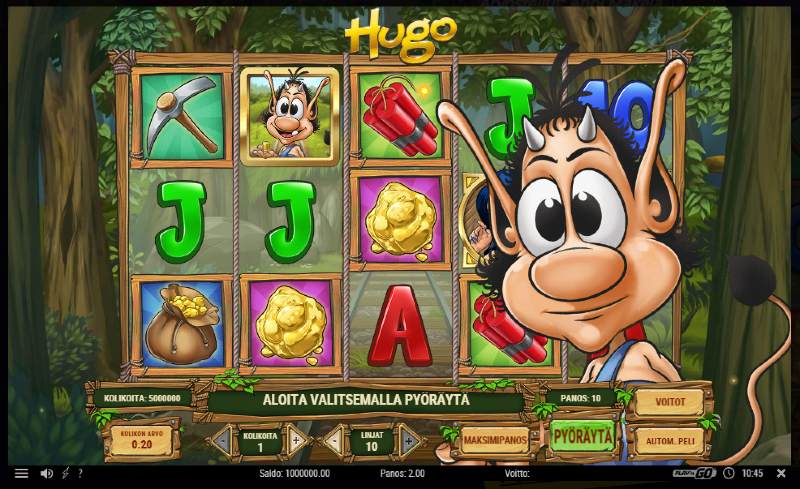Set the maximum bet with Maksimipanos
Image resolution: width=800 pixels, height=489 pixels.
click(x=494, y=441)
